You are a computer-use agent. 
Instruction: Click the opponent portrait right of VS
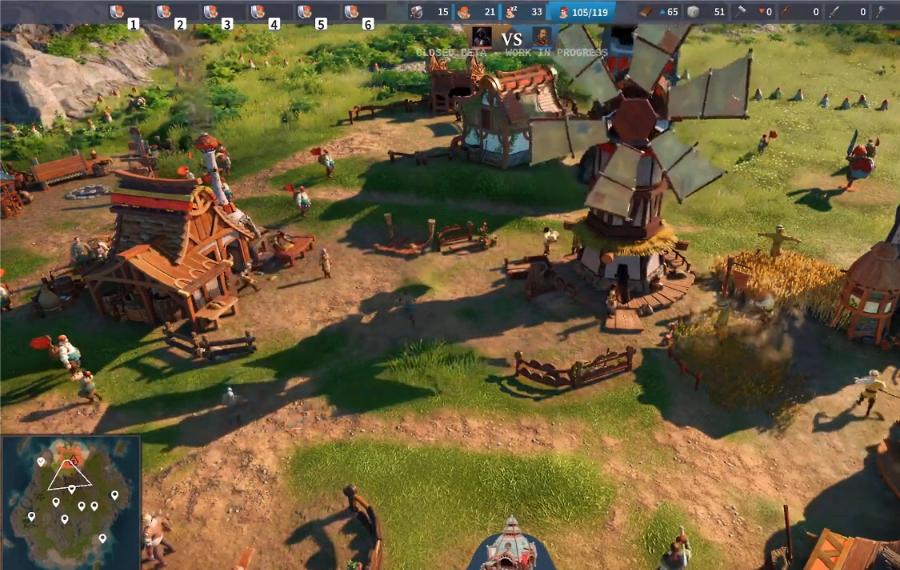click(x=541, y=36)
